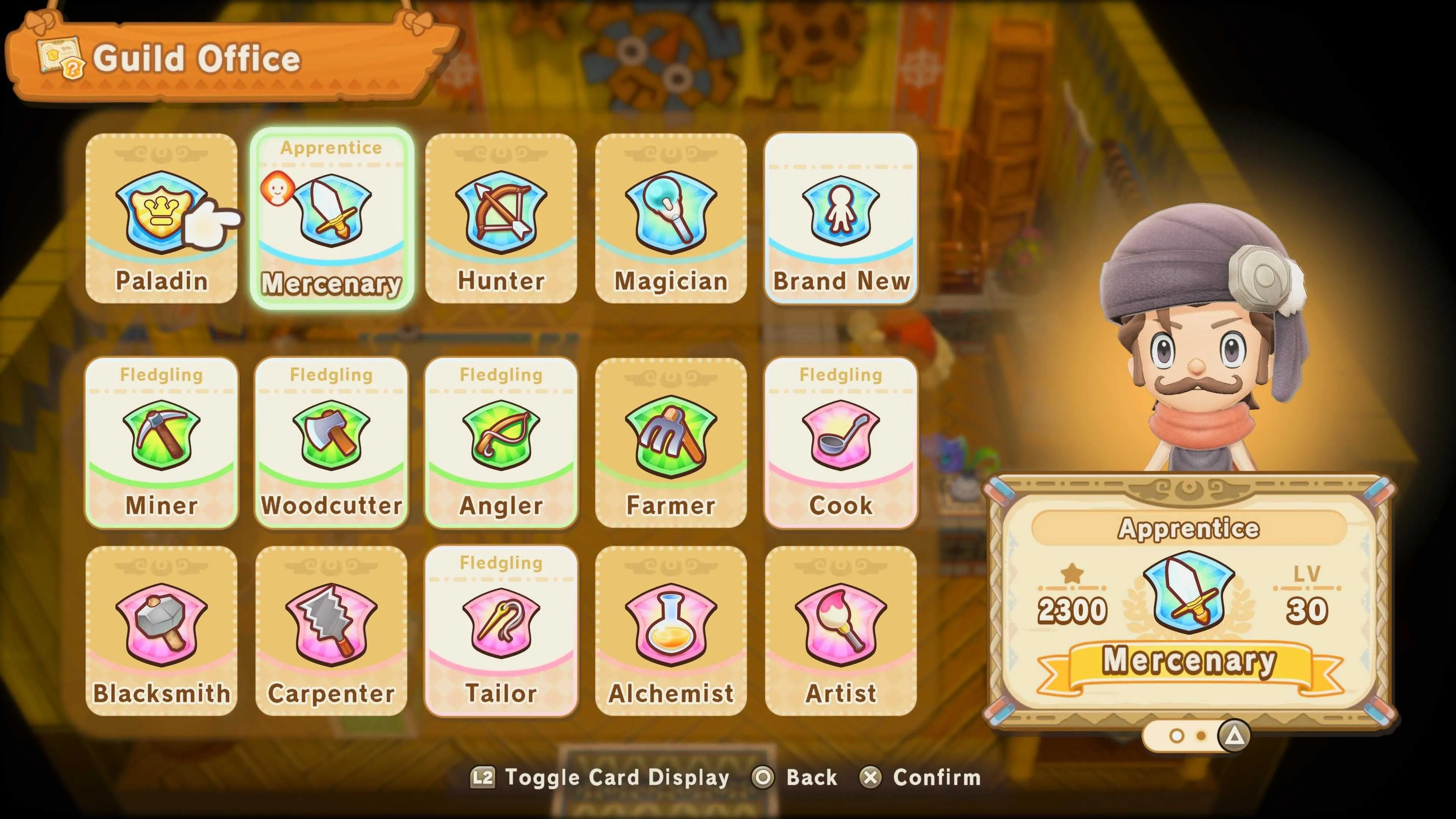The image size is (1456, 819).
Task: Choose the Angler life card
Action: coord(501,442)
